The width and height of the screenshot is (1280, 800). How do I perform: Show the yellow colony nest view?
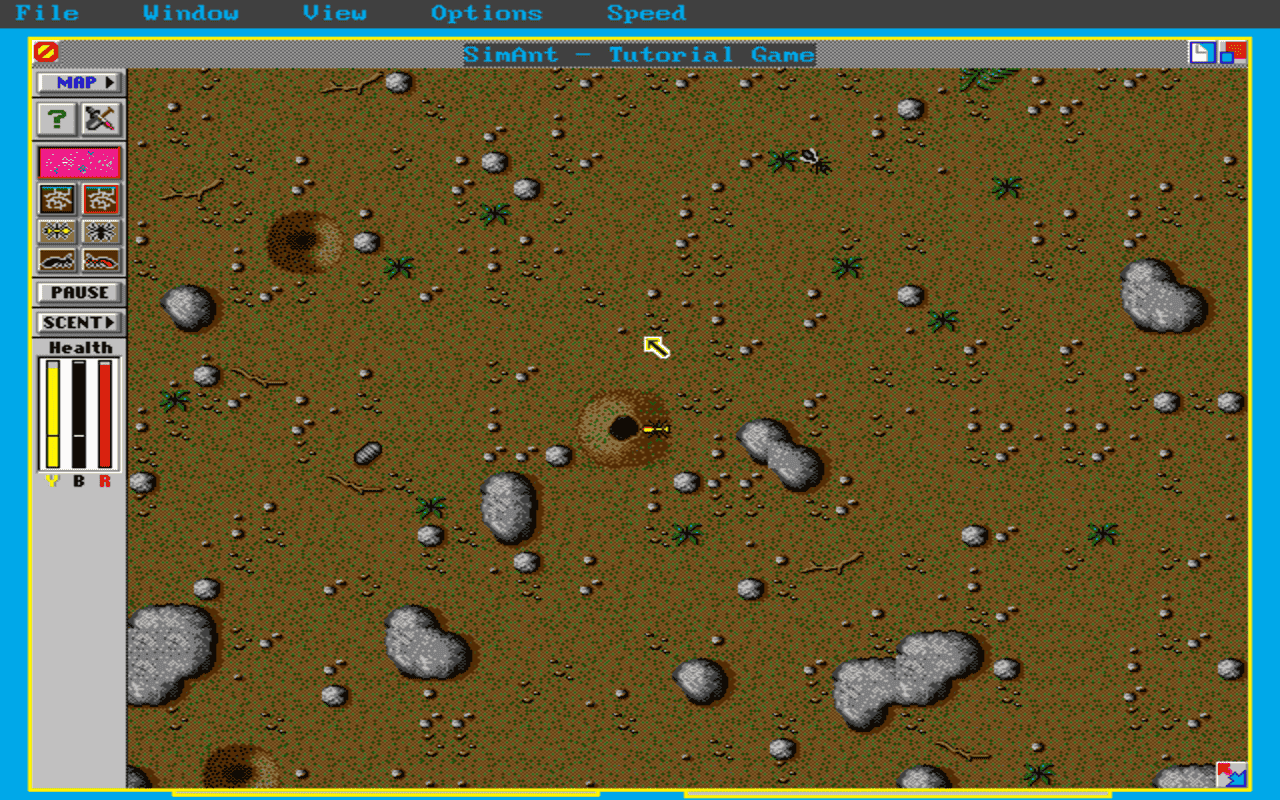(x=57, y=199)
